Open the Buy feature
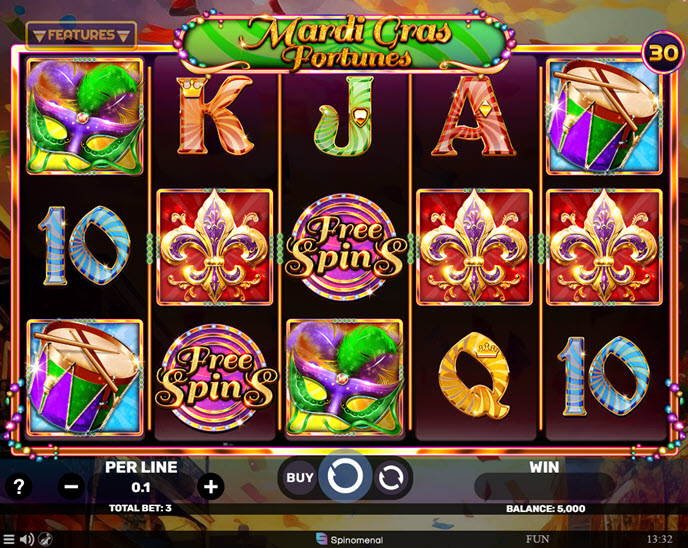688x548 pixels. tap(300, 478)
